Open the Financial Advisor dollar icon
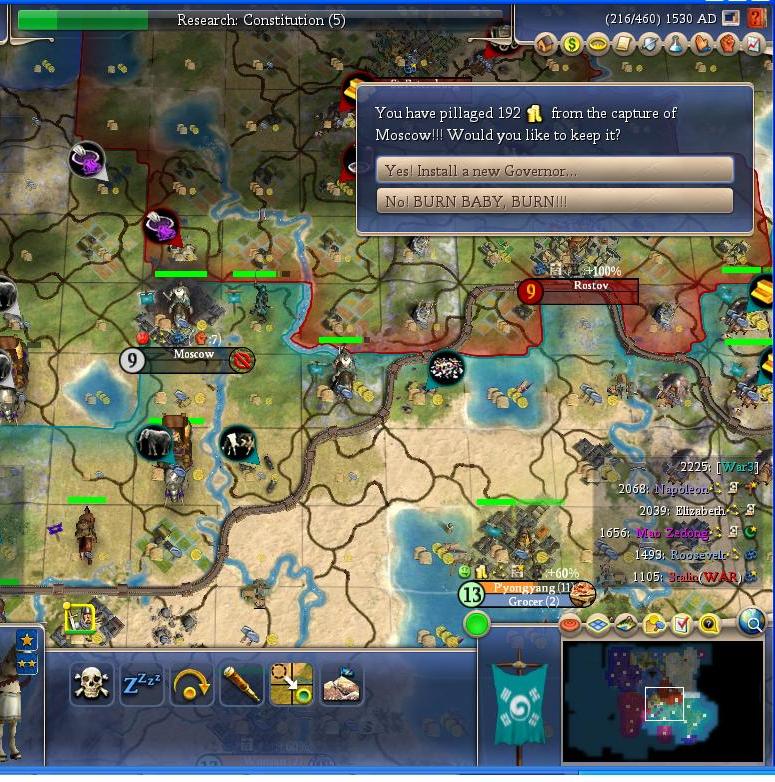775x782 pixels. point(571,44)
